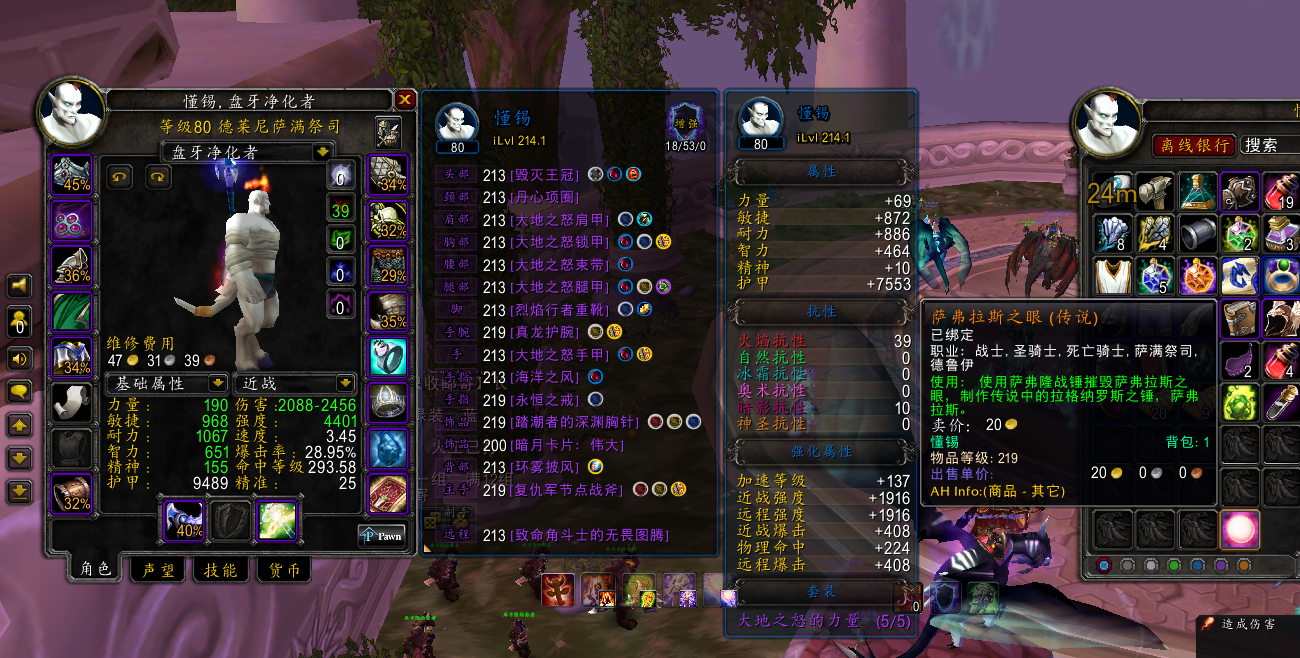Image resolution: width=1300 pixels, height=658 pixels.
Task: Type in the 搜索 bag search box
Action: [x=1270, y=145]
